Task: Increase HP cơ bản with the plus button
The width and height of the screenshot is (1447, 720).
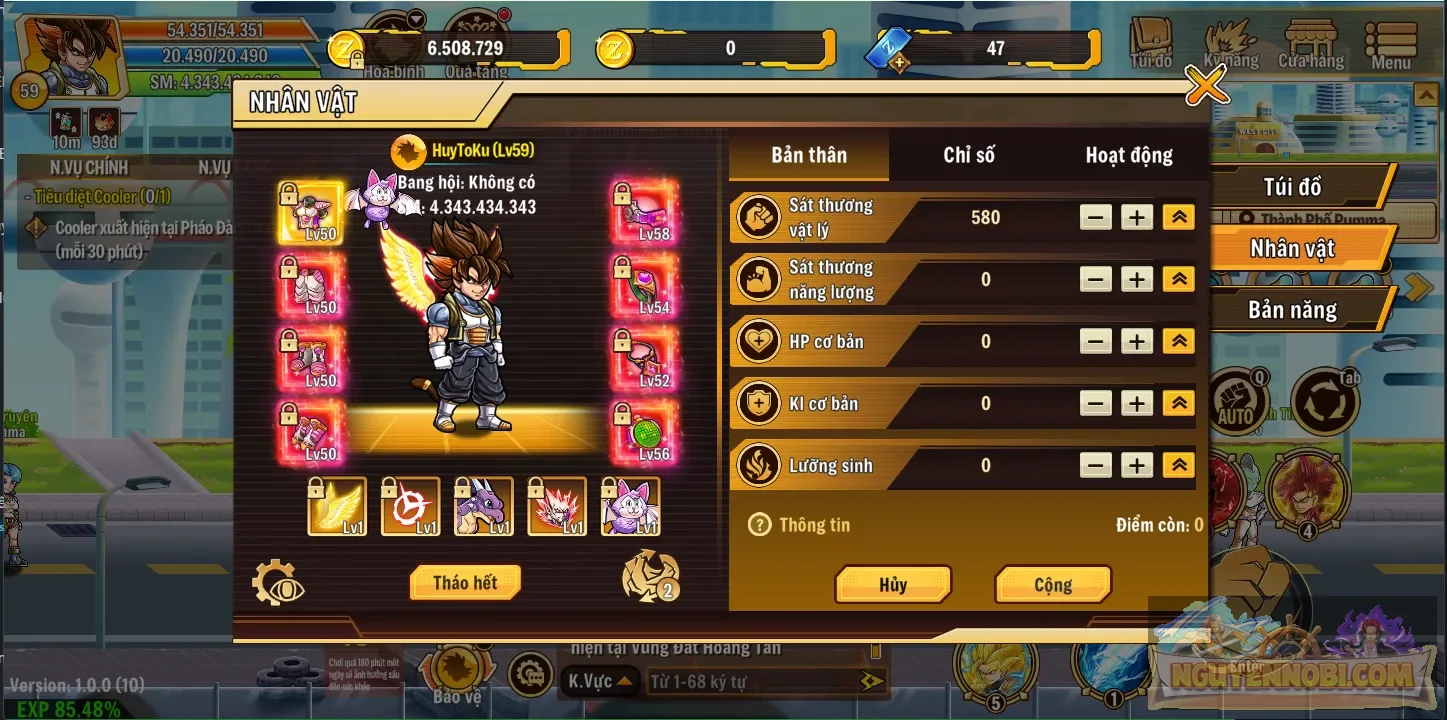Action: (x=1136, y=341)
